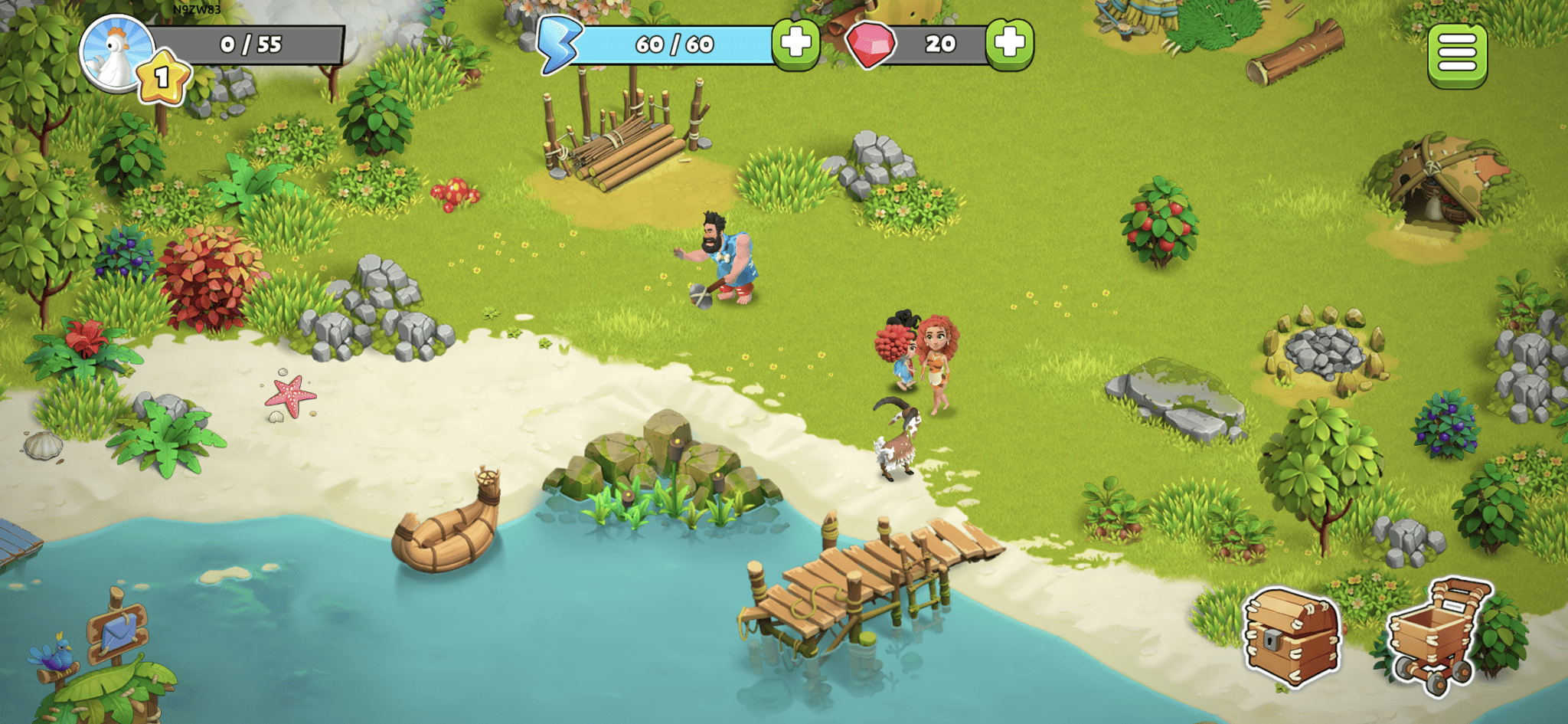Click the plus to buy more energy

794,44
